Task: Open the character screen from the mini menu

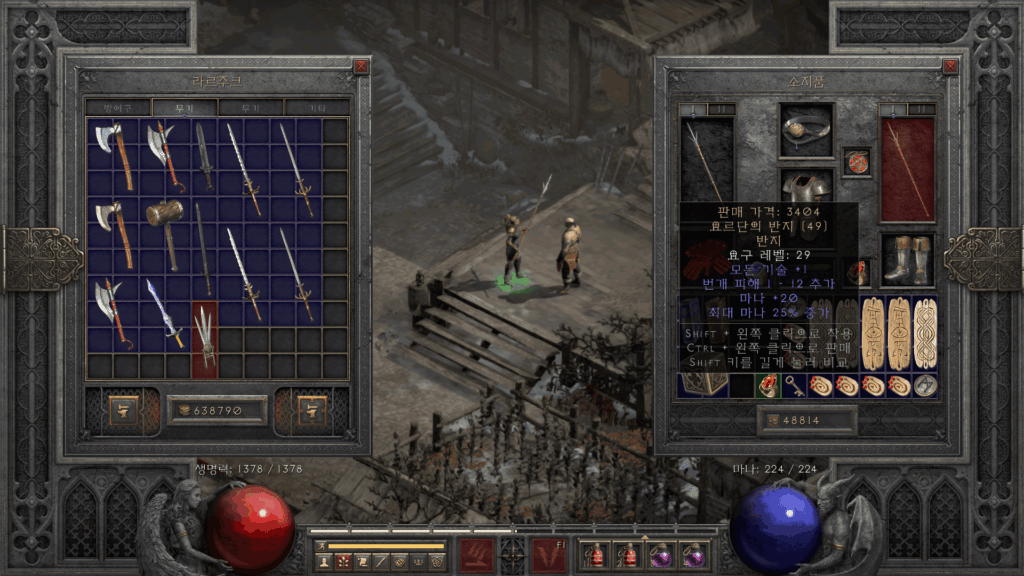Action: [324, 562]
